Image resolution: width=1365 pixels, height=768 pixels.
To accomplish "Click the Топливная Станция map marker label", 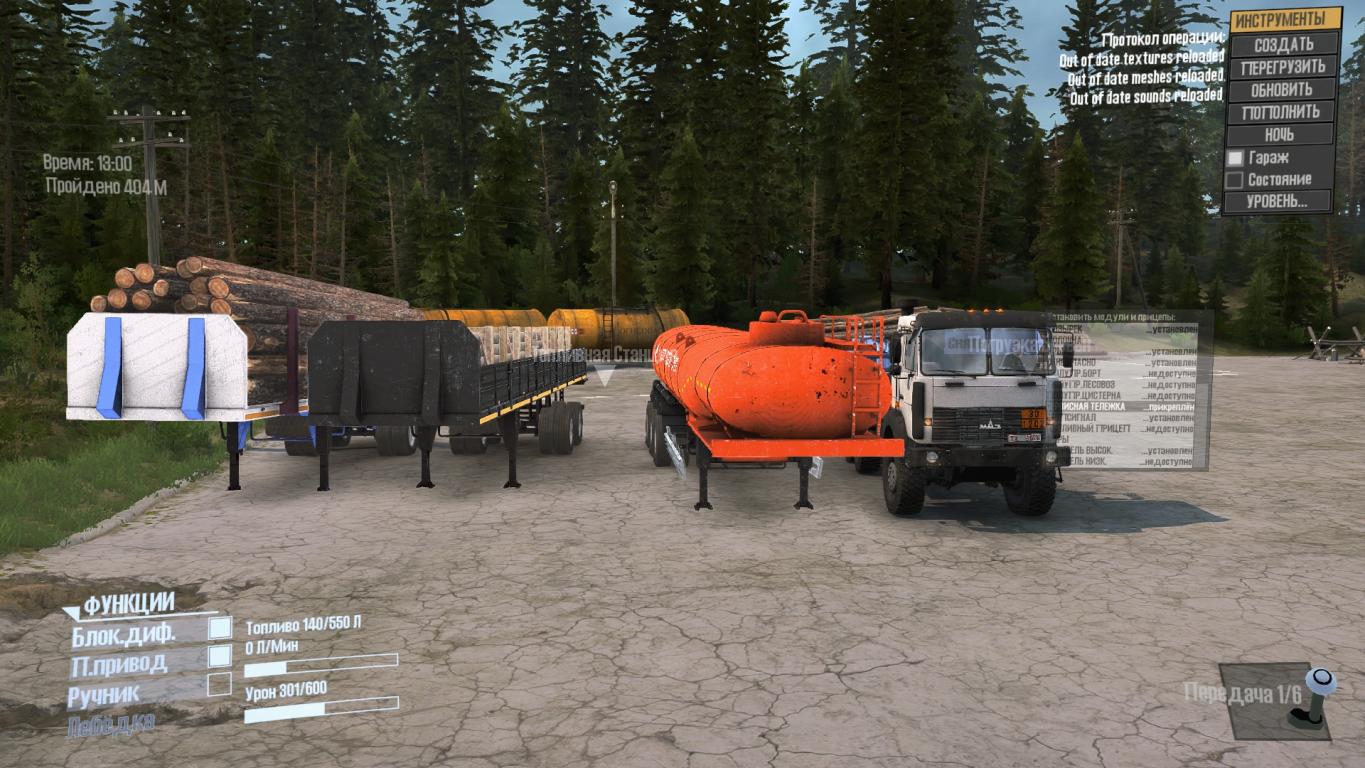I will pos(588,355).
